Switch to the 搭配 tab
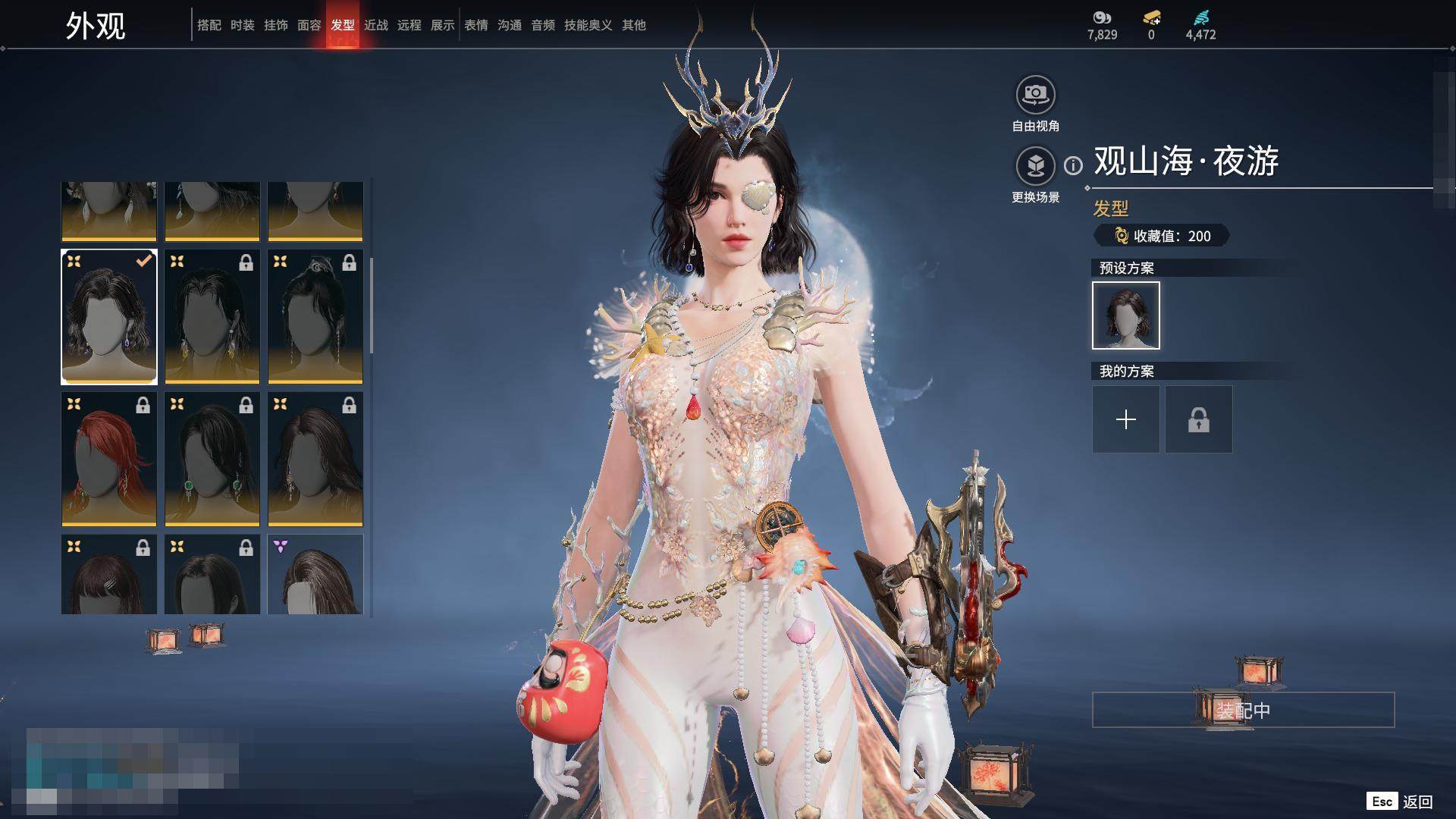The height and width of the screenshot is (819, 1456). 209,25
